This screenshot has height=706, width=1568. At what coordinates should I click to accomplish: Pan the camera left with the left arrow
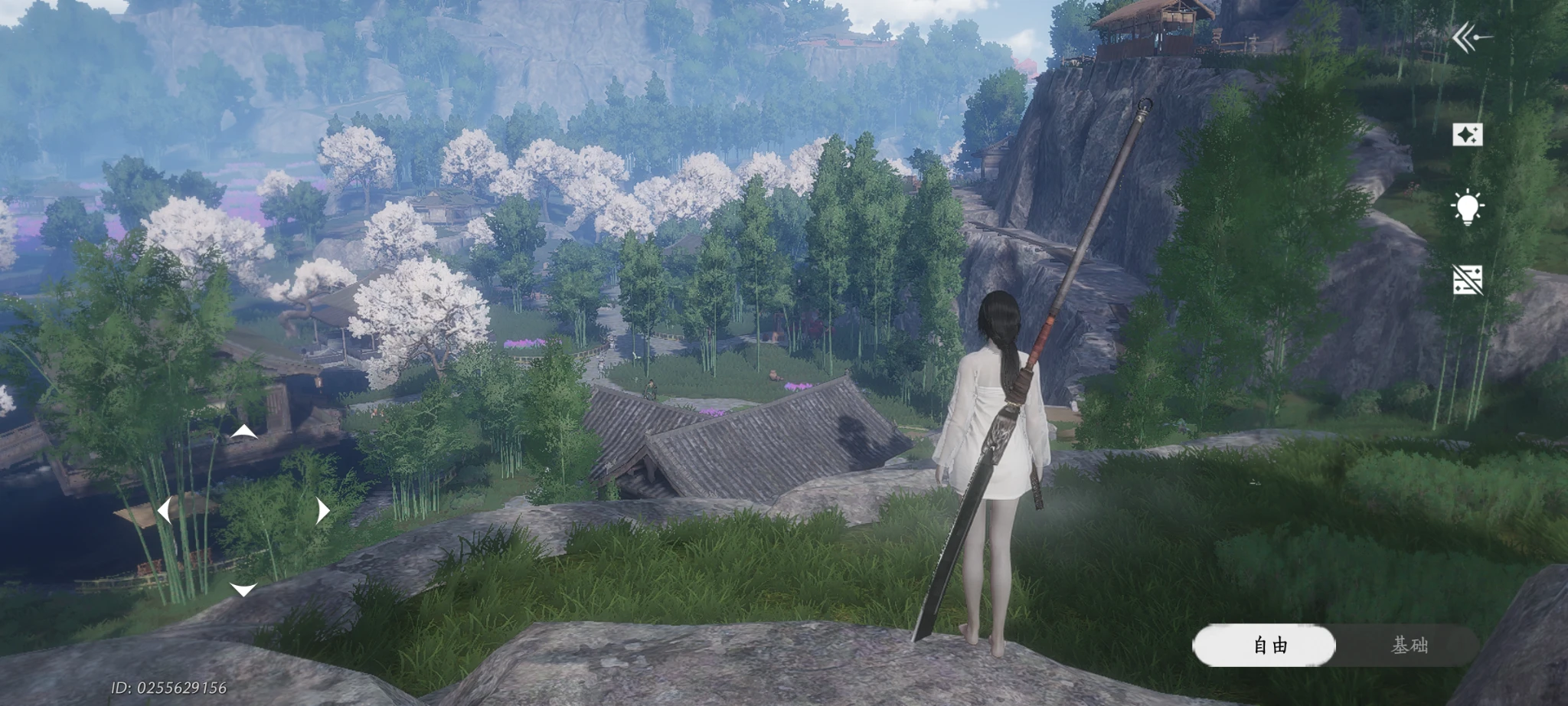point(164,511)
